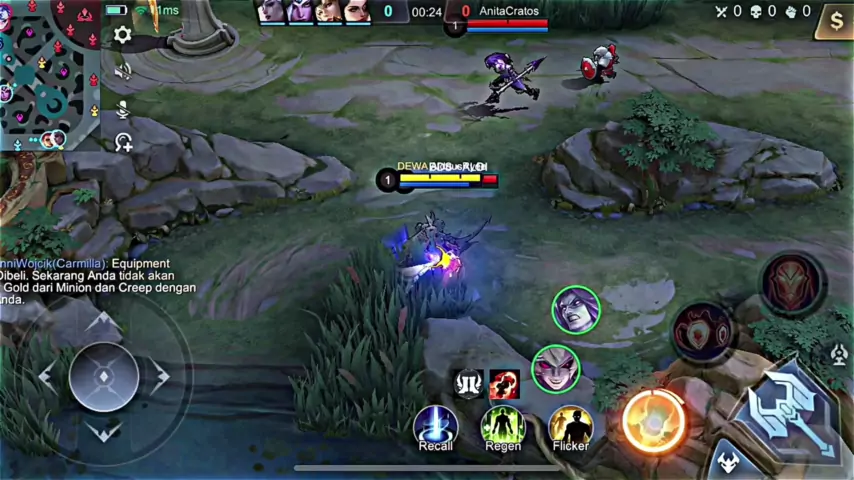Toggle the speaker voice chat icon

123,71
